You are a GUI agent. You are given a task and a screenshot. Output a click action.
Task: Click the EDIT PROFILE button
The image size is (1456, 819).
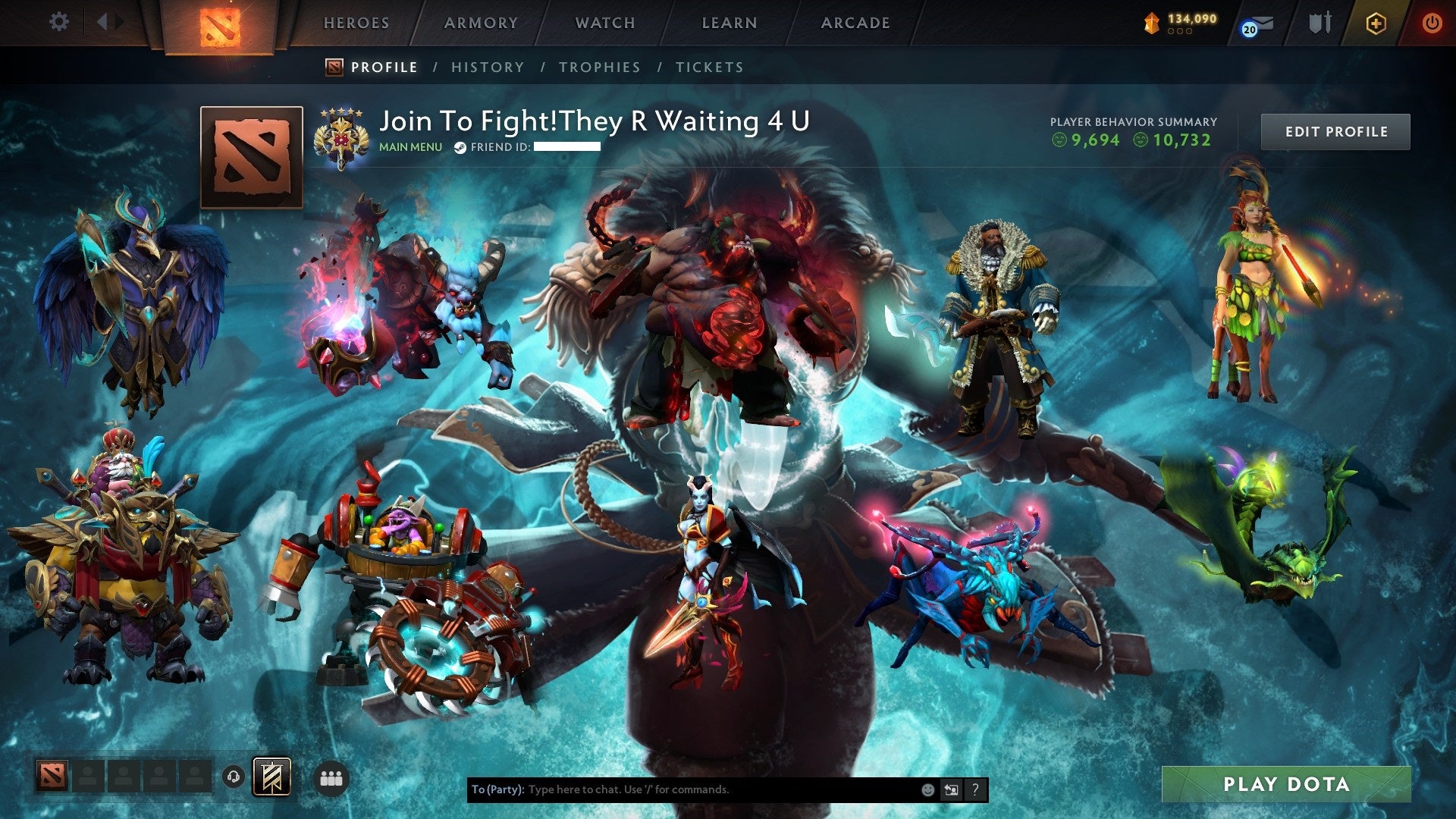tap(1335, 130)
